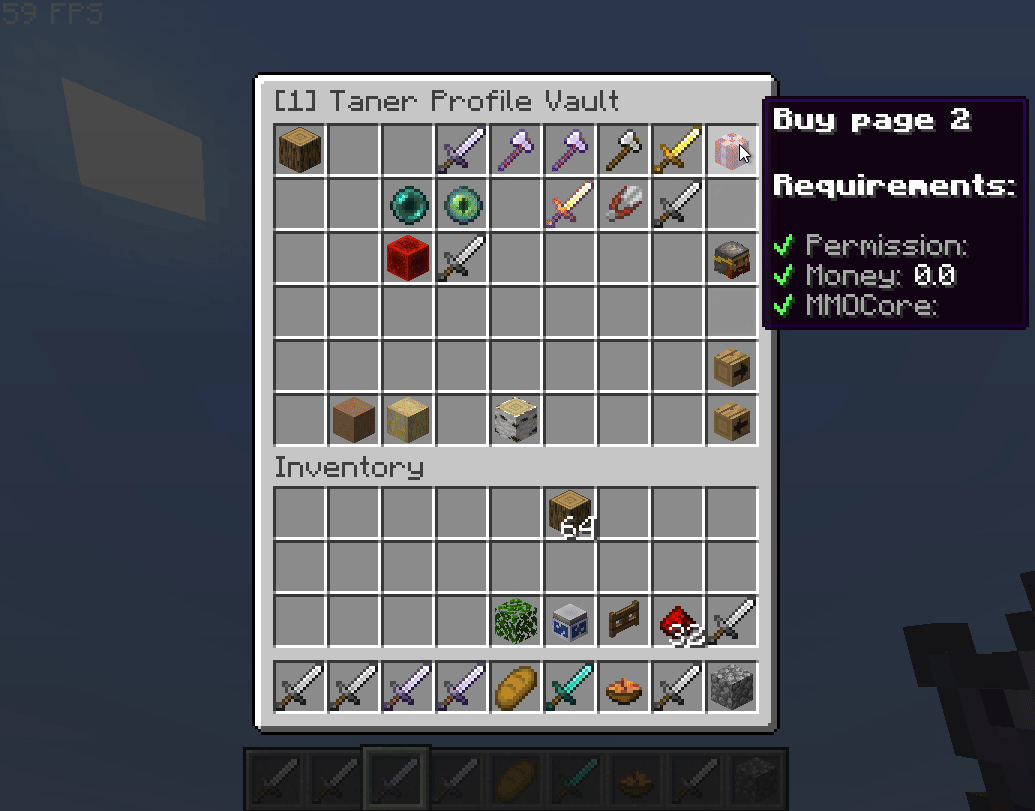Take the iron axe from the vault
Screen dimensions: 1035x811
pos(623,151)
